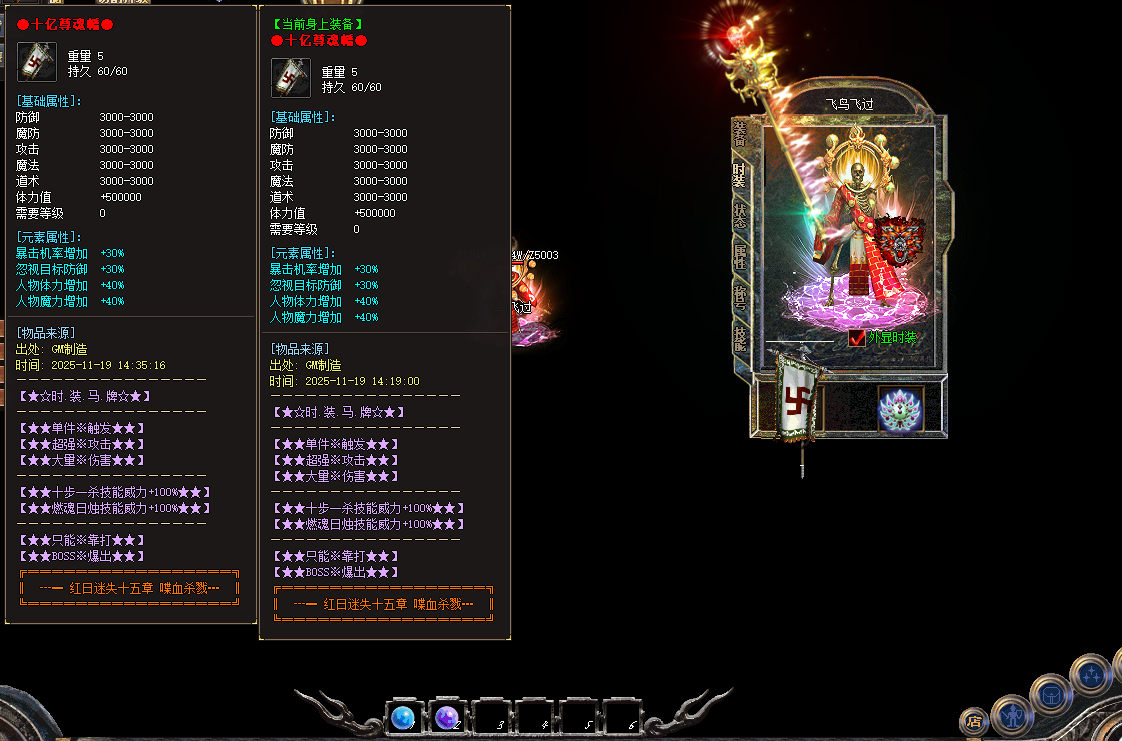
Task: Open the 技能 skills tab
Action: (x=740, y=338)
